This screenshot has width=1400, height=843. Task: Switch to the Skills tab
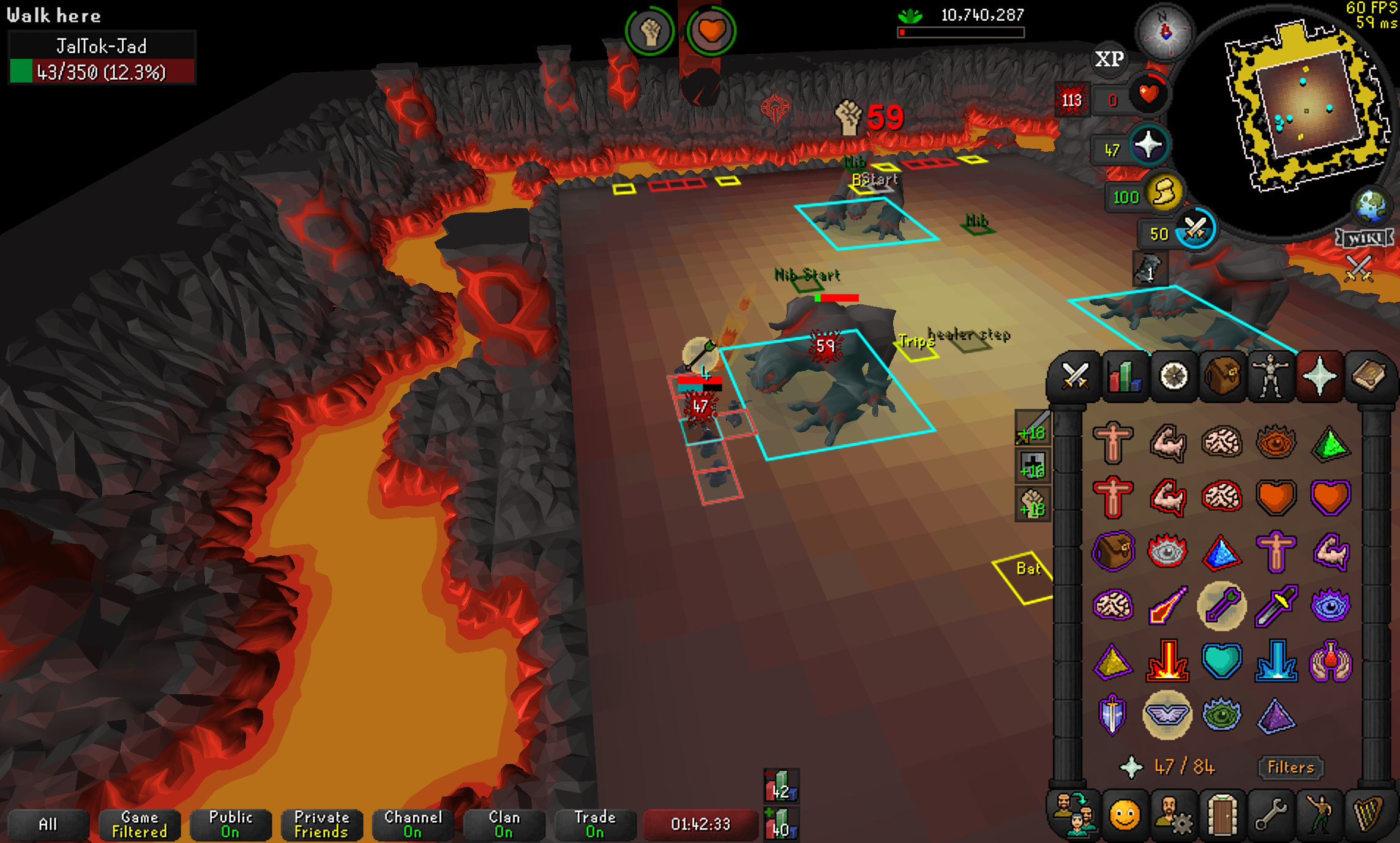(1124, 376)
